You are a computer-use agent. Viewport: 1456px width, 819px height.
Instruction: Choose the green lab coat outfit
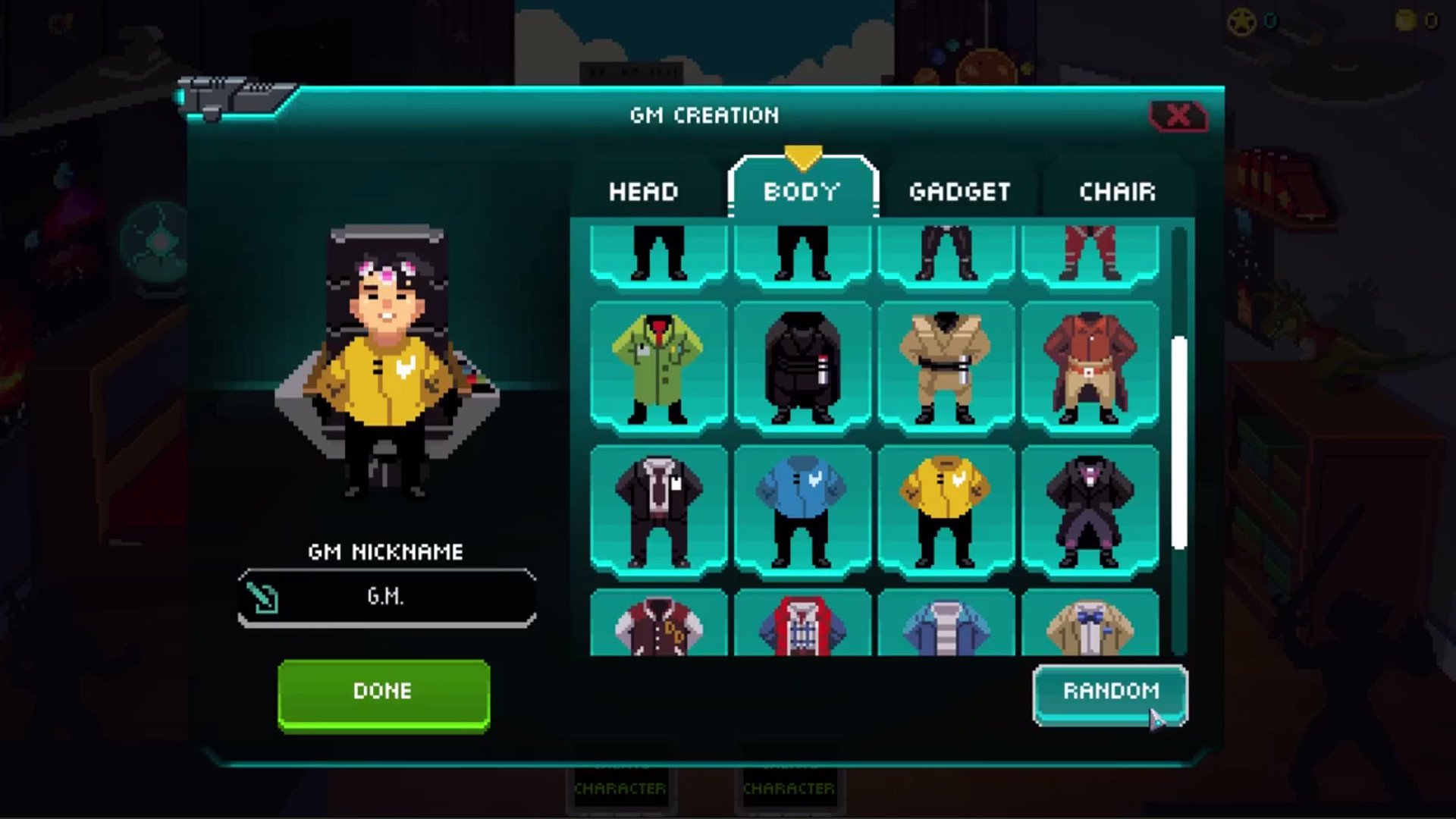[657, 368]
